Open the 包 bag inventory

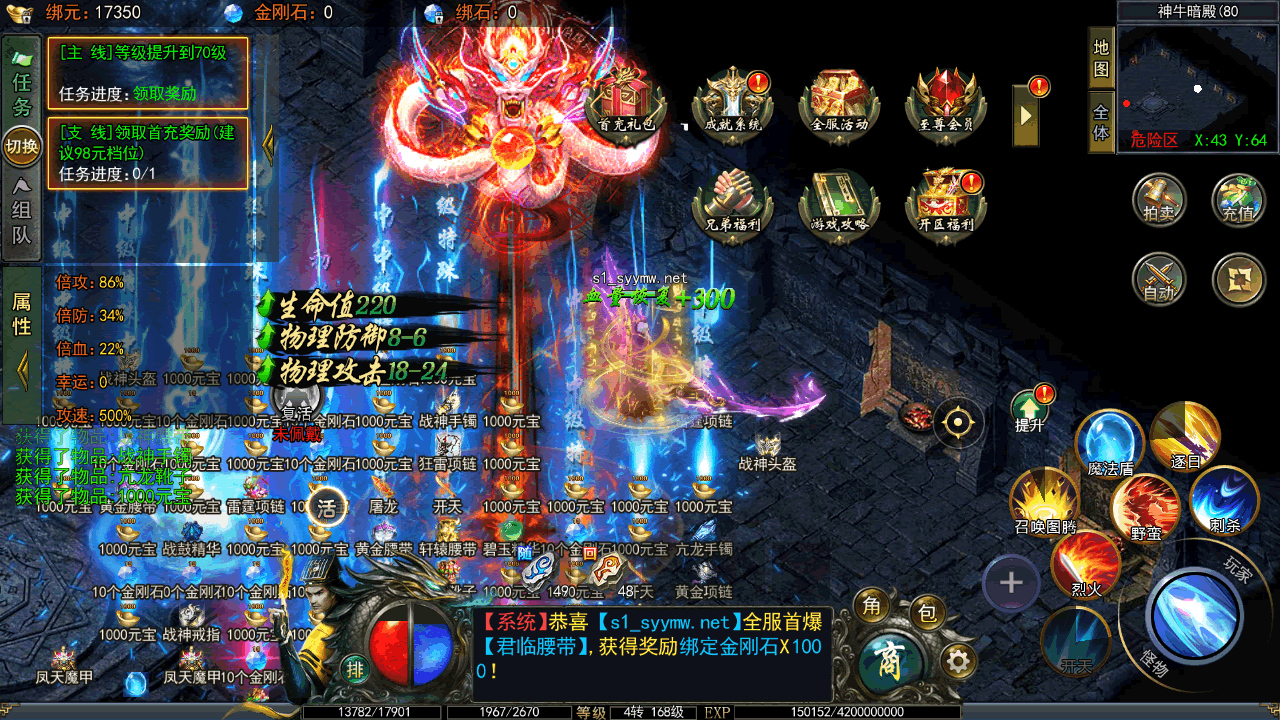[927, 612]
